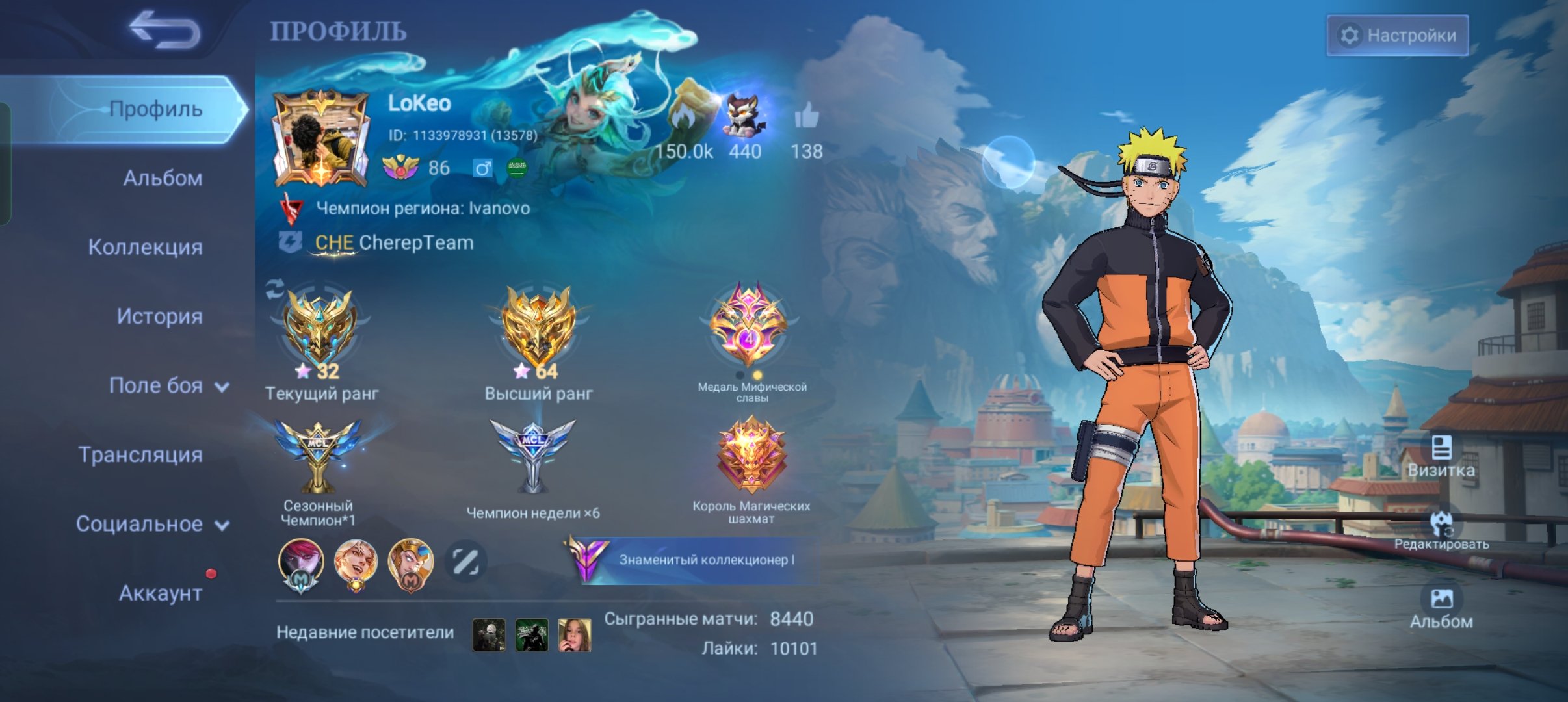Go back using the return arrow
The image size is (1568, 702).
(164, 31)
